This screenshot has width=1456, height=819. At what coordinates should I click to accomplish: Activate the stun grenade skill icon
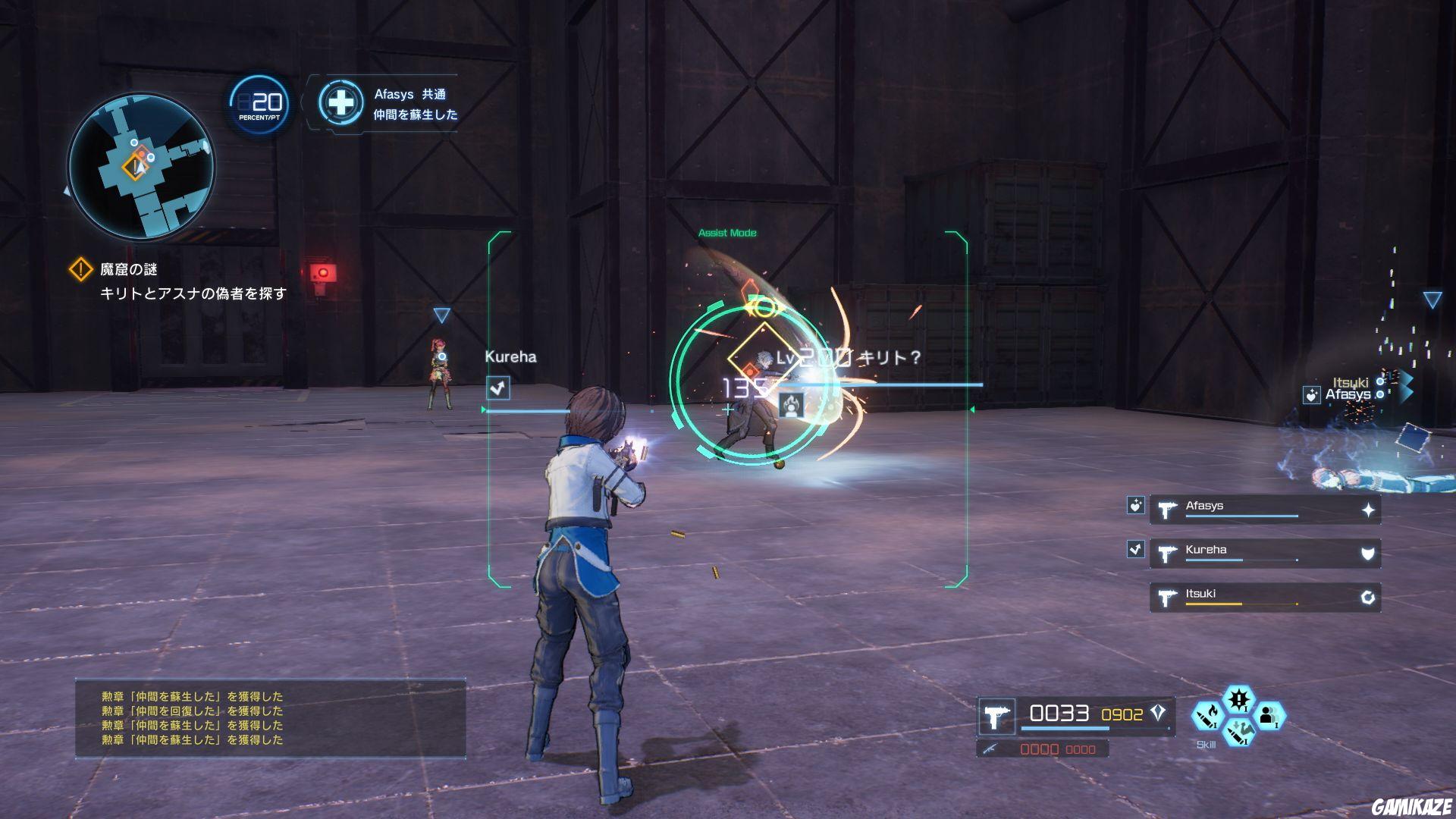[x=1239, y=699]
